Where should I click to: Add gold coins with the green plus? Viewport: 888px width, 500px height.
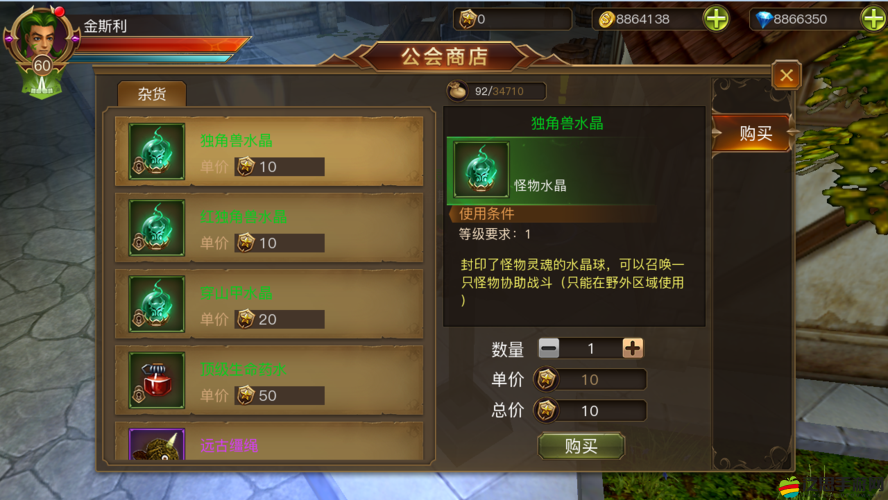click(x=716, y=19)
